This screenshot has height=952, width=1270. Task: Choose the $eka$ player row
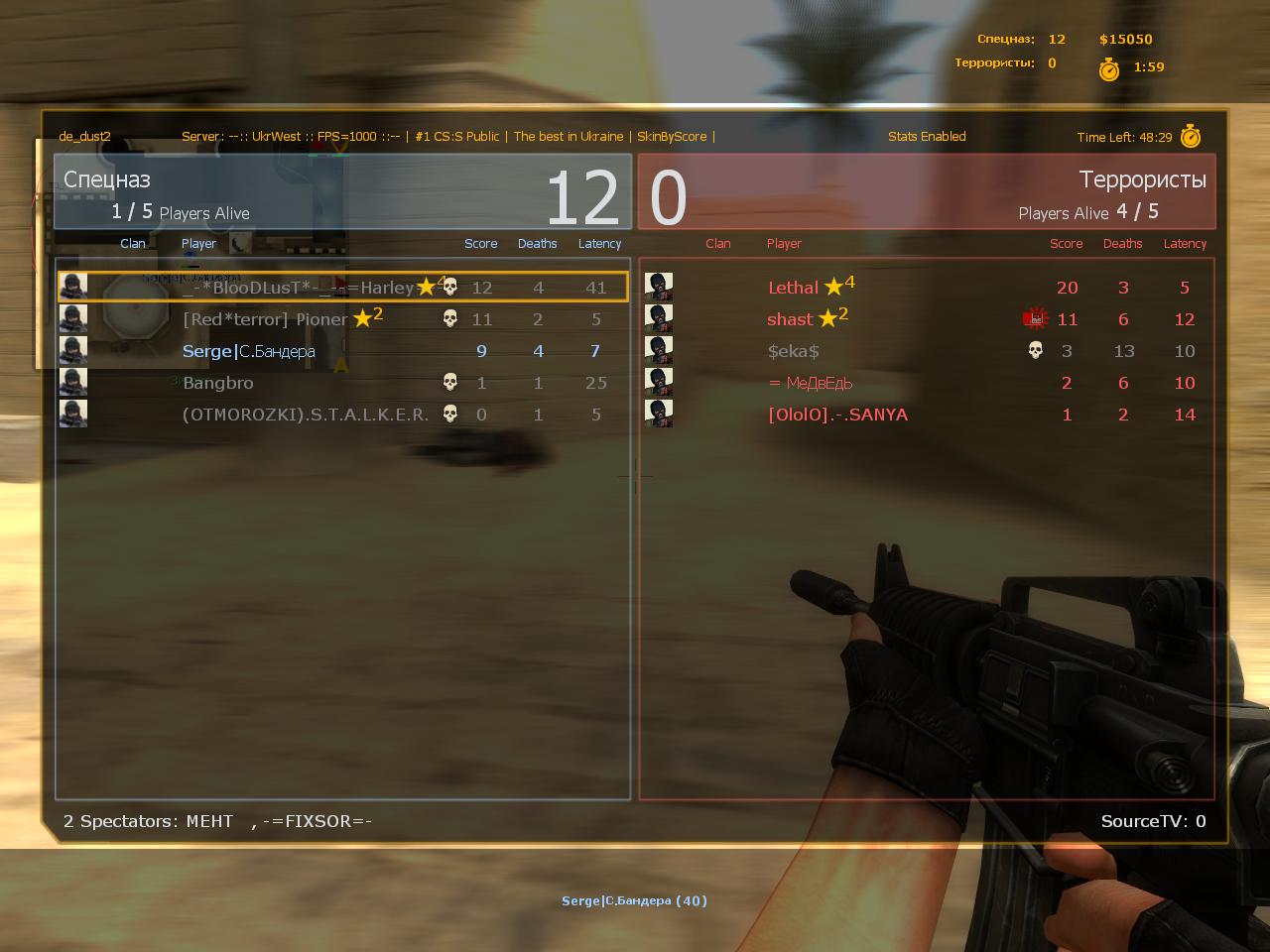[x=928, y=351]
